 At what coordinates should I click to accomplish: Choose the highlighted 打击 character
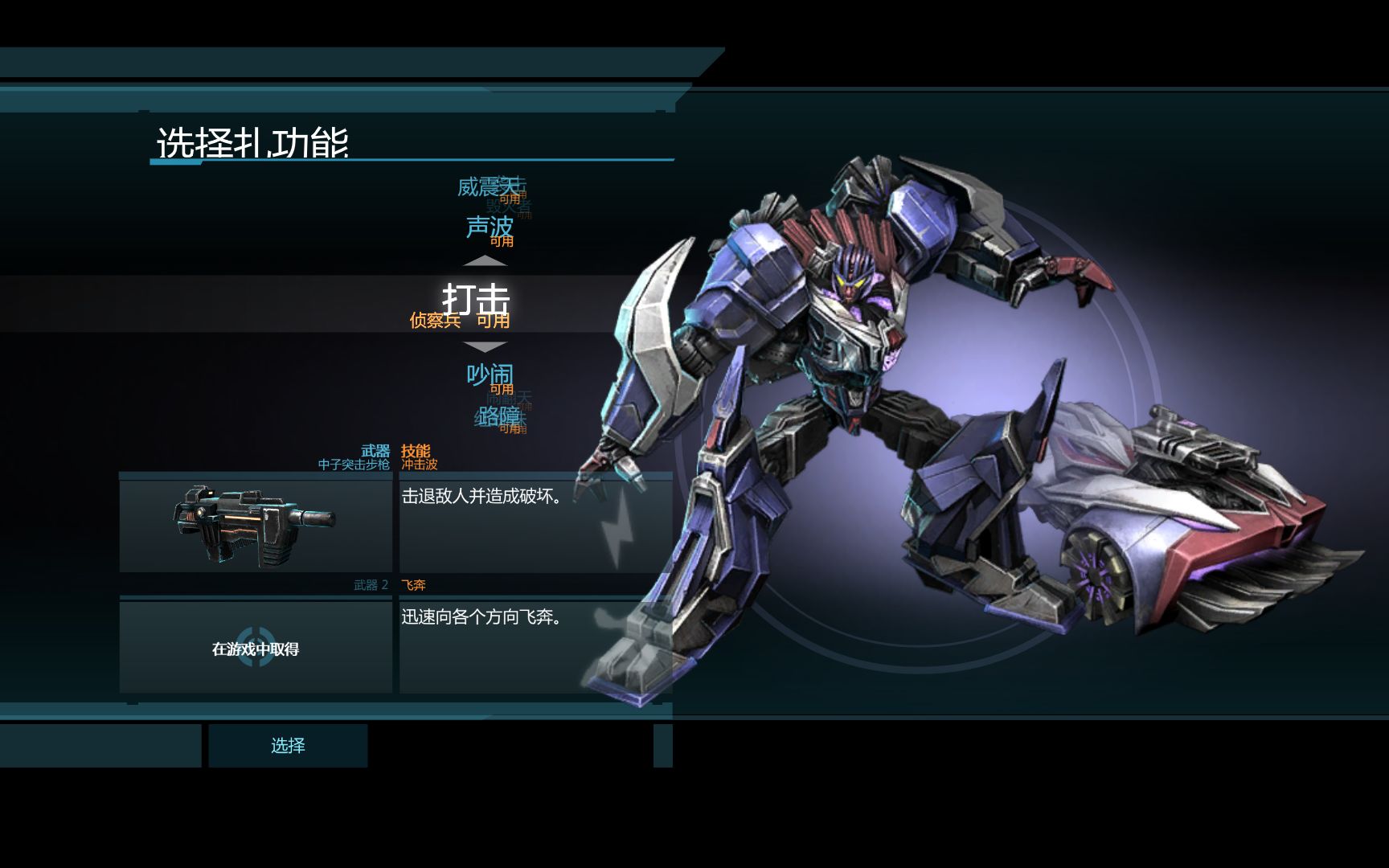click(476, 299)
